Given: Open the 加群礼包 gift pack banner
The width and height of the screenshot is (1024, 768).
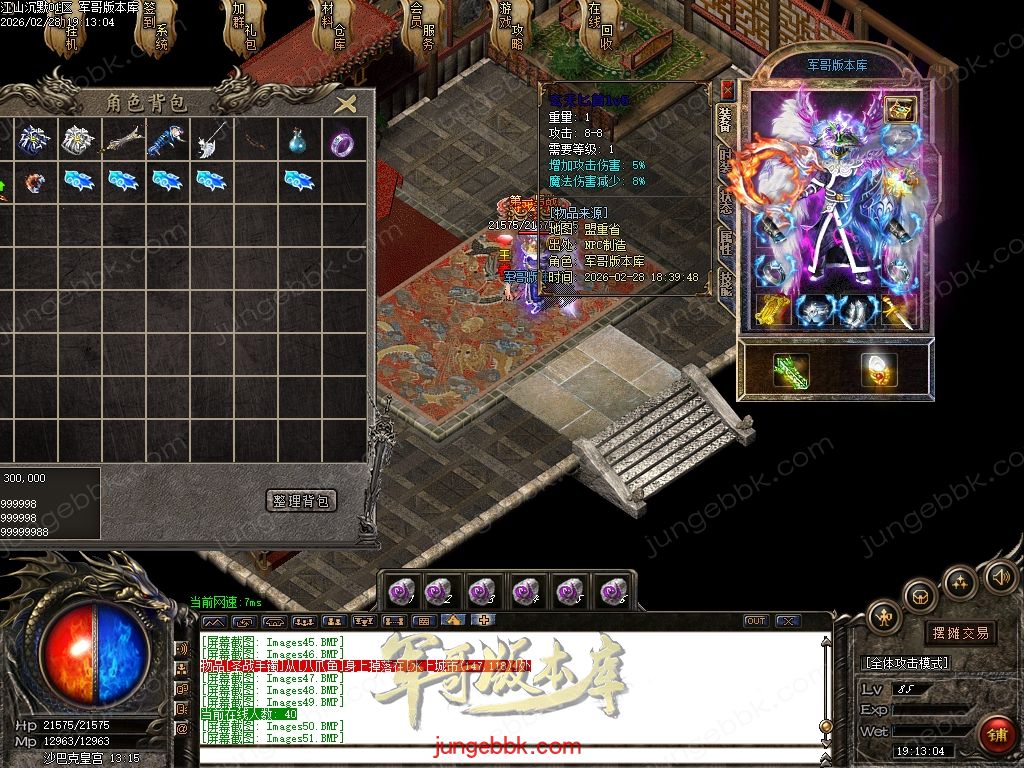Looking at the screenshot, I should pyautogui.click(x=244, y=28).
